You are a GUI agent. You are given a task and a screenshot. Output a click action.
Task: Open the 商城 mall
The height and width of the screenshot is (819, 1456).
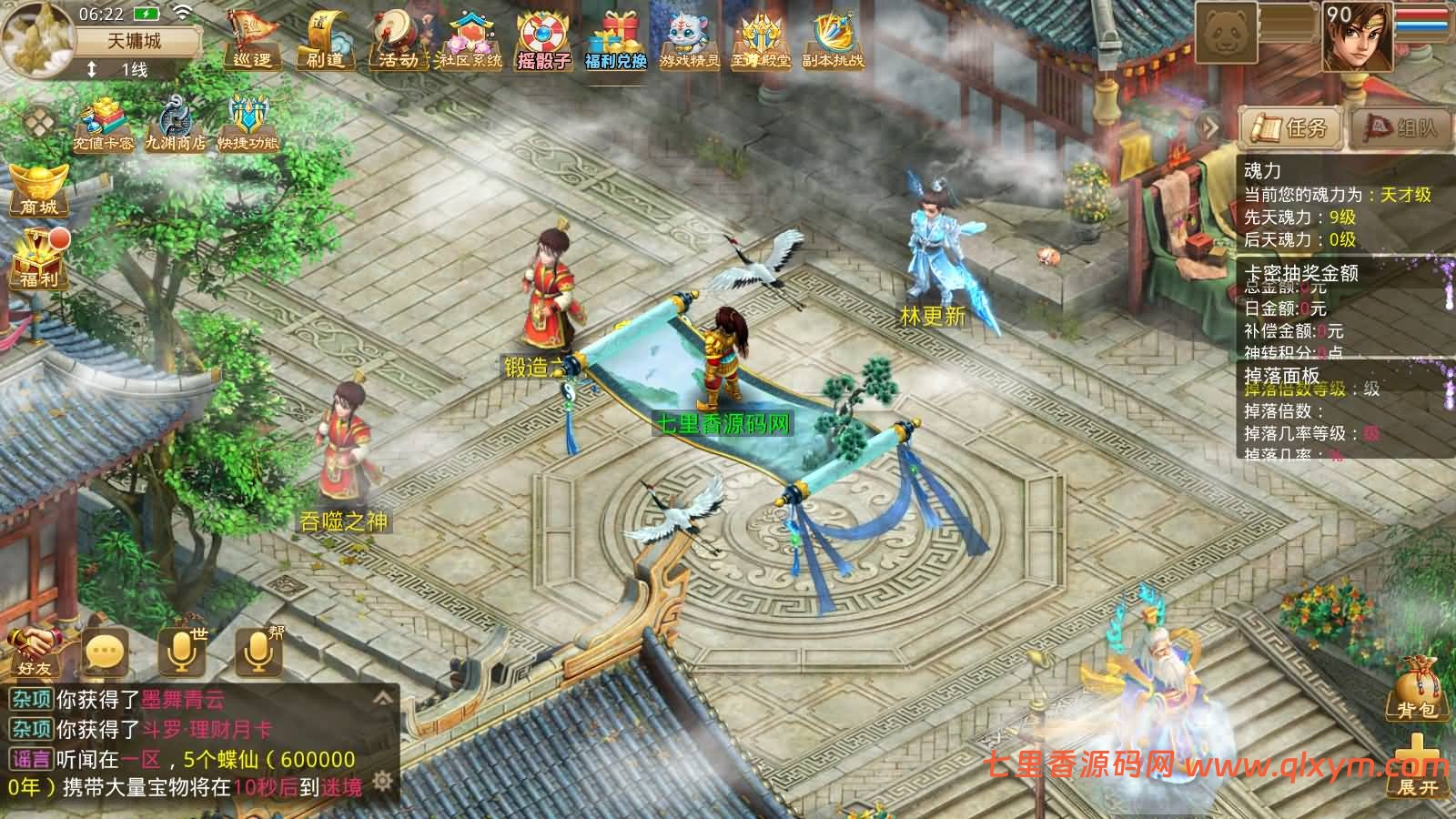pos(38,189)
